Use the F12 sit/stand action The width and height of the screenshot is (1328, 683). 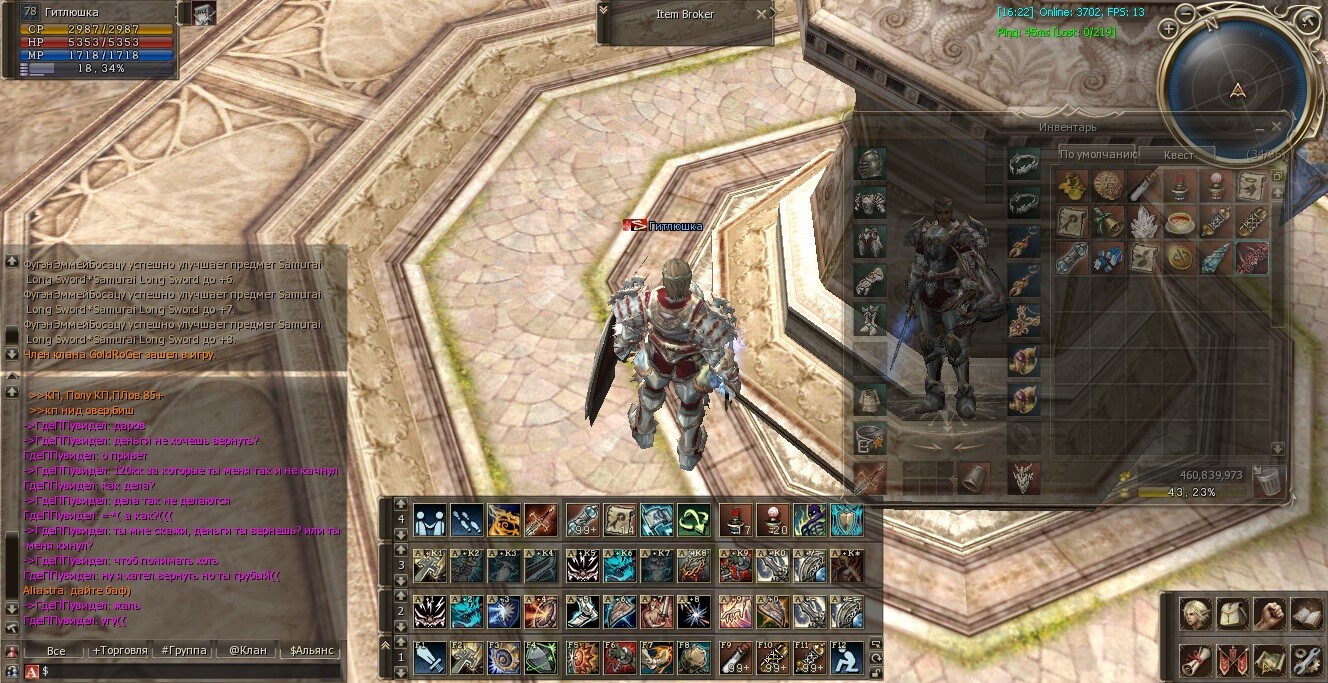tap(847, 657)
